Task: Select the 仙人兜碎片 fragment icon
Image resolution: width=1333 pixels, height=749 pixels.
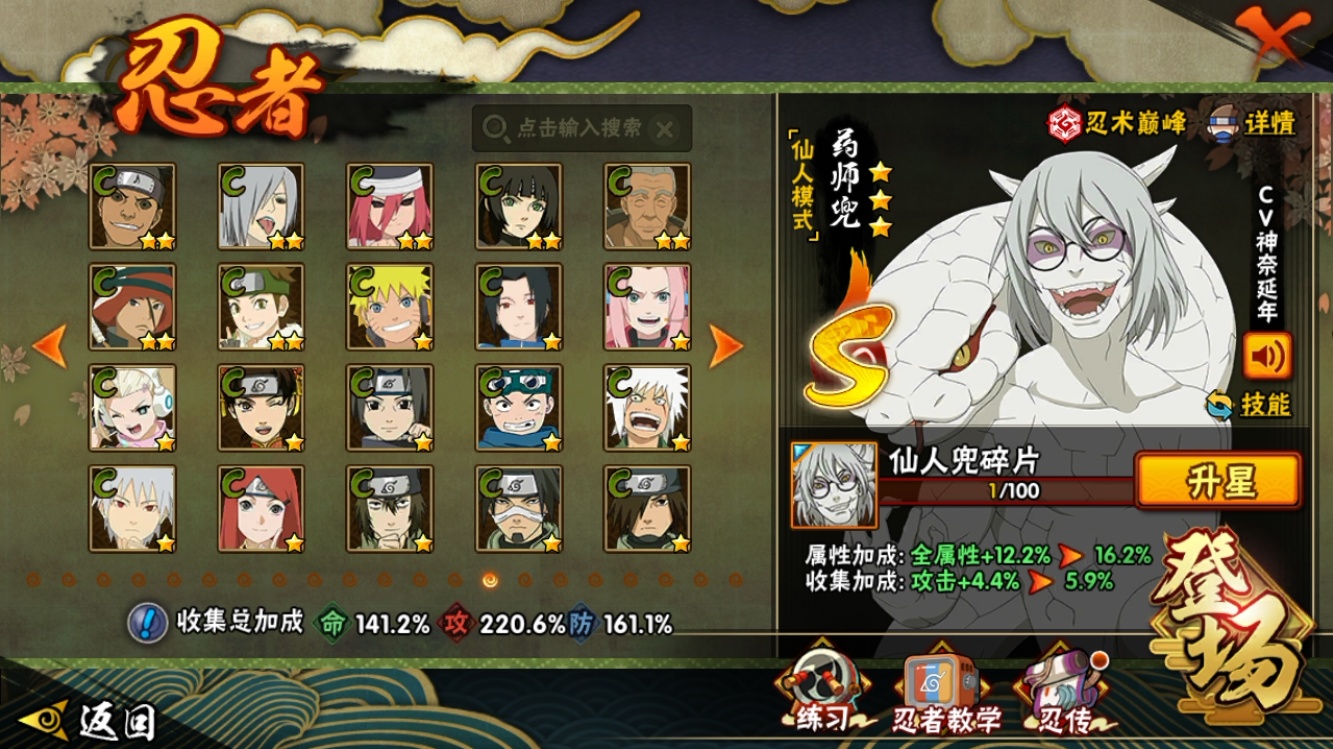Action: coord(834,485)
